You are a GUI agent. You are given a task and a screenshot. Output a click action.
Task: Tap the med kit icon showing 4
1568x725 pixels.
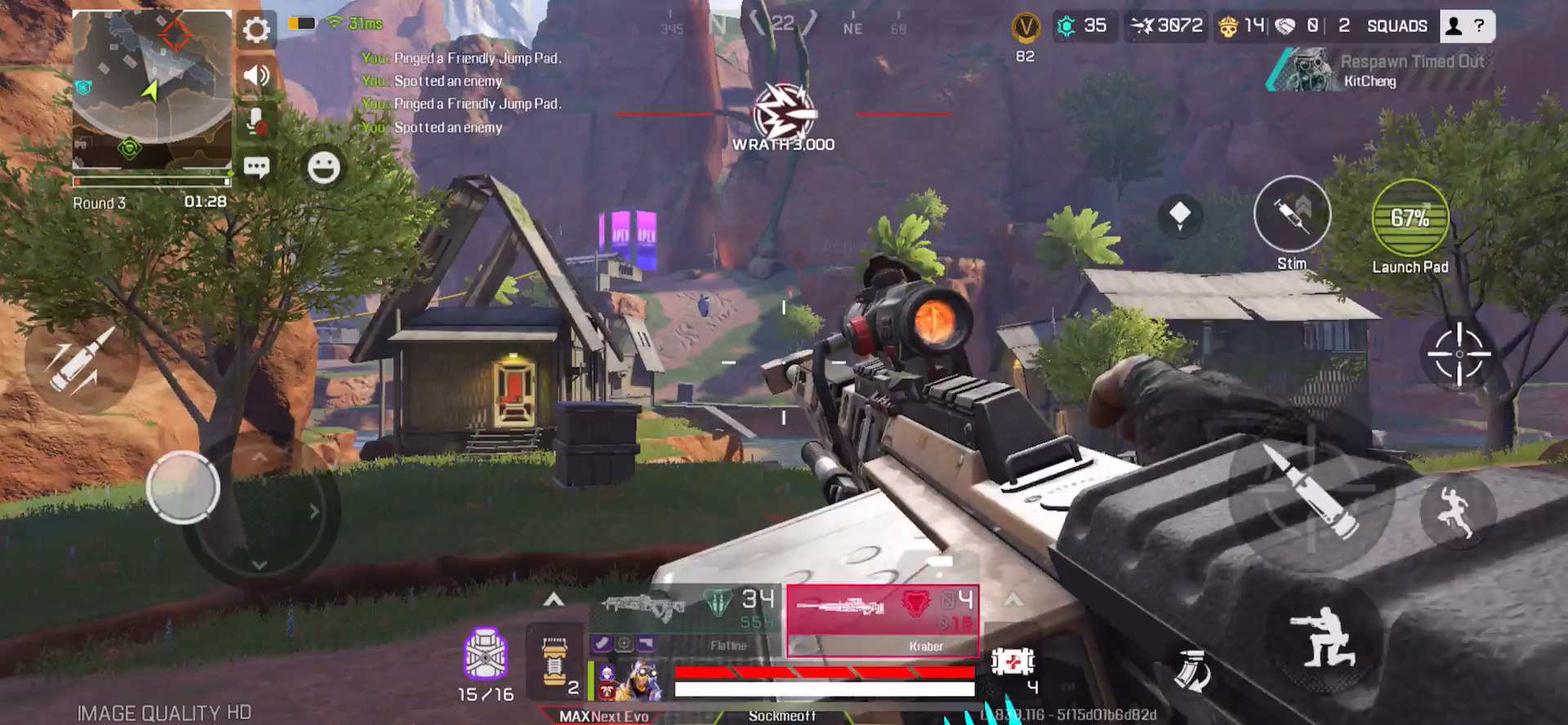pos(1013,663)
